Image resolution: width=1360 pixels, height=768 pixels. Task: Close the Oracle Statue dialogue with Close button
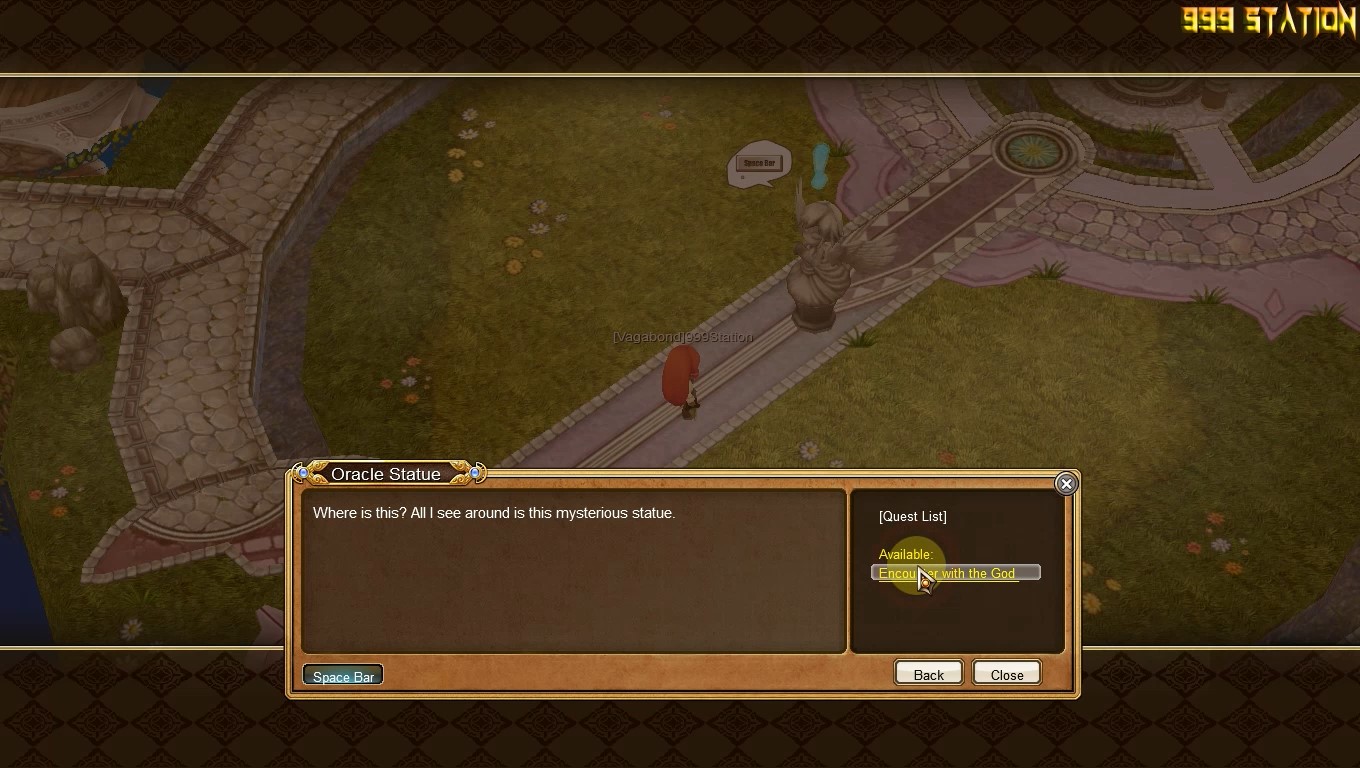tap(1006, 674)
